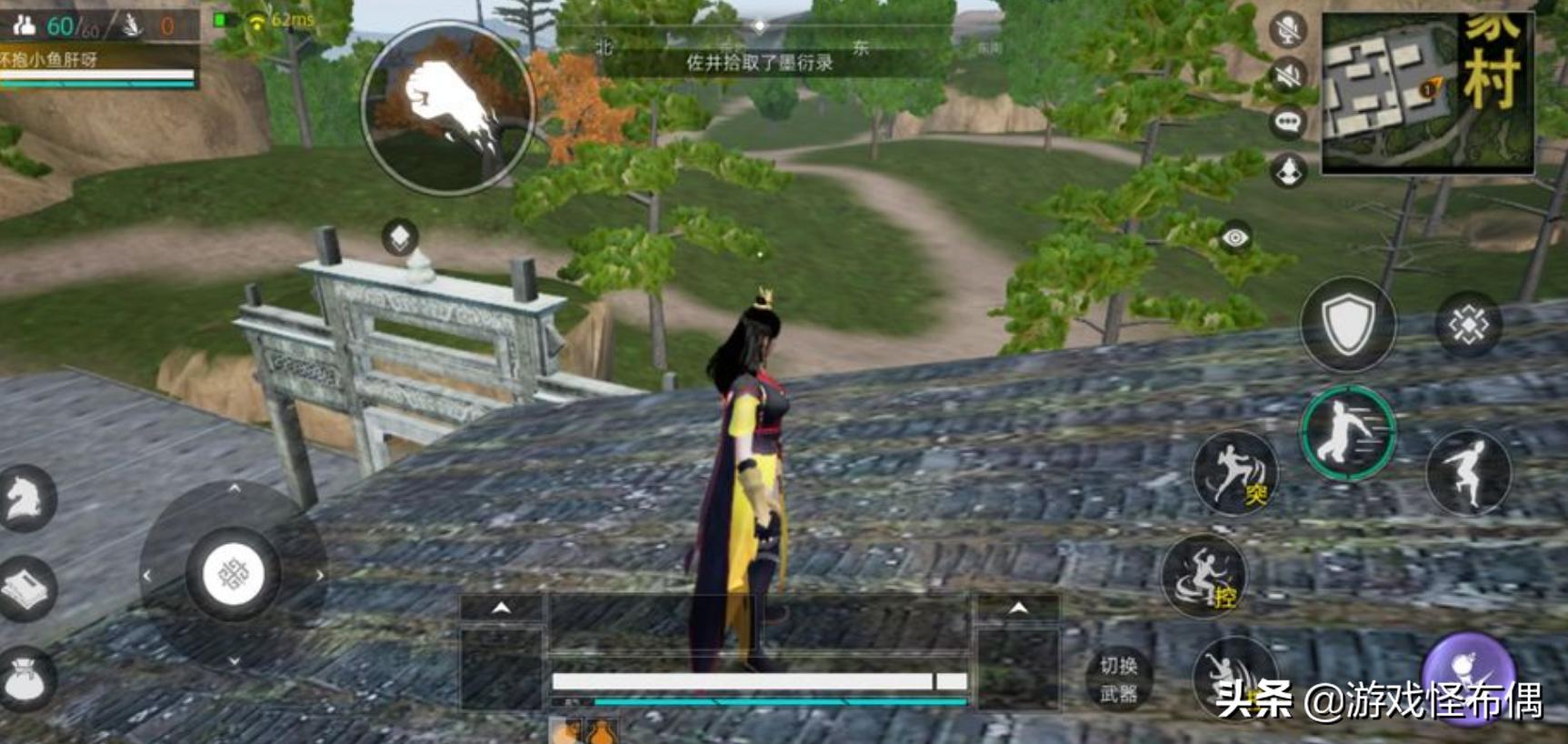The height and width of the screenshot is (744, 1568).
Task: Trigger the green-ringed dash skill
Action: pos(1347,433)
